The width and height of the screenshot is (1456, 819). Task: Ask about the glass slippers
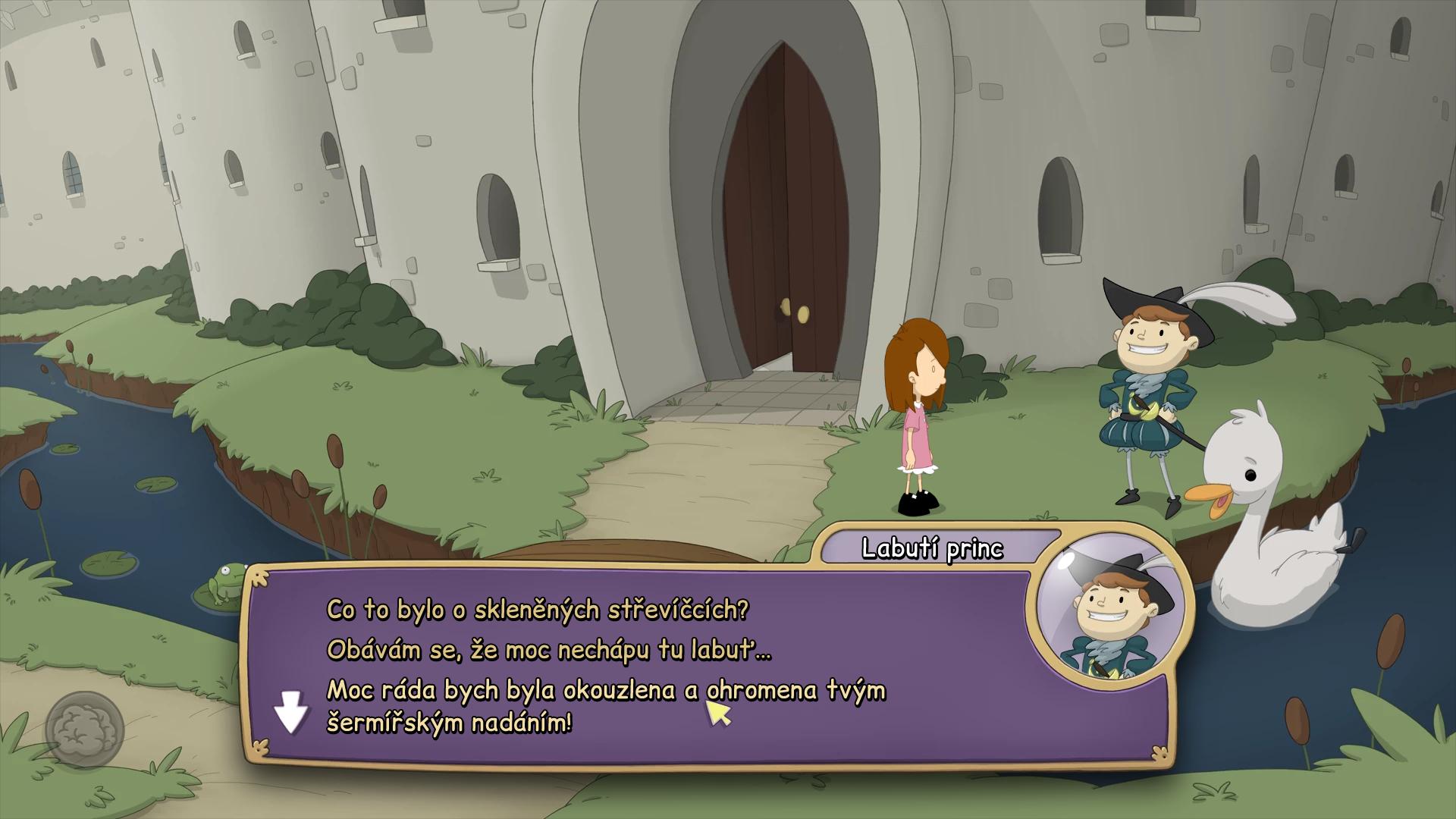(537, 610)
